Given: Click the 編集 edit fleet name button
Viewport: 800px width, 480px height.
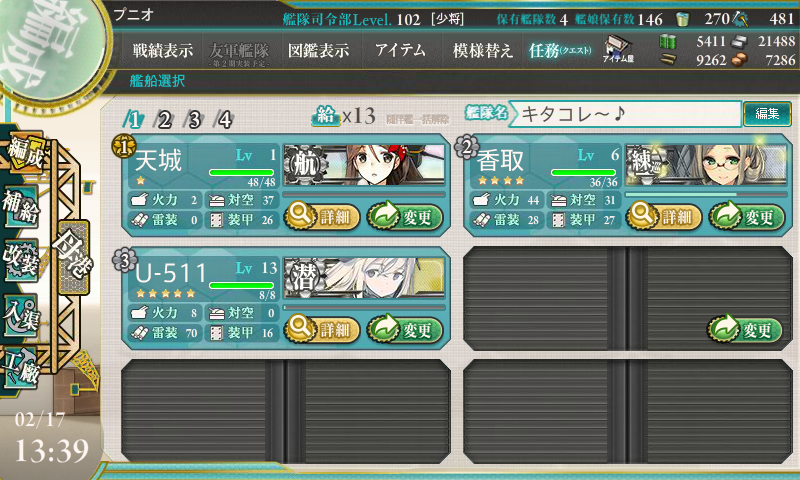Looking at the screenshot, I should point(767,114).
